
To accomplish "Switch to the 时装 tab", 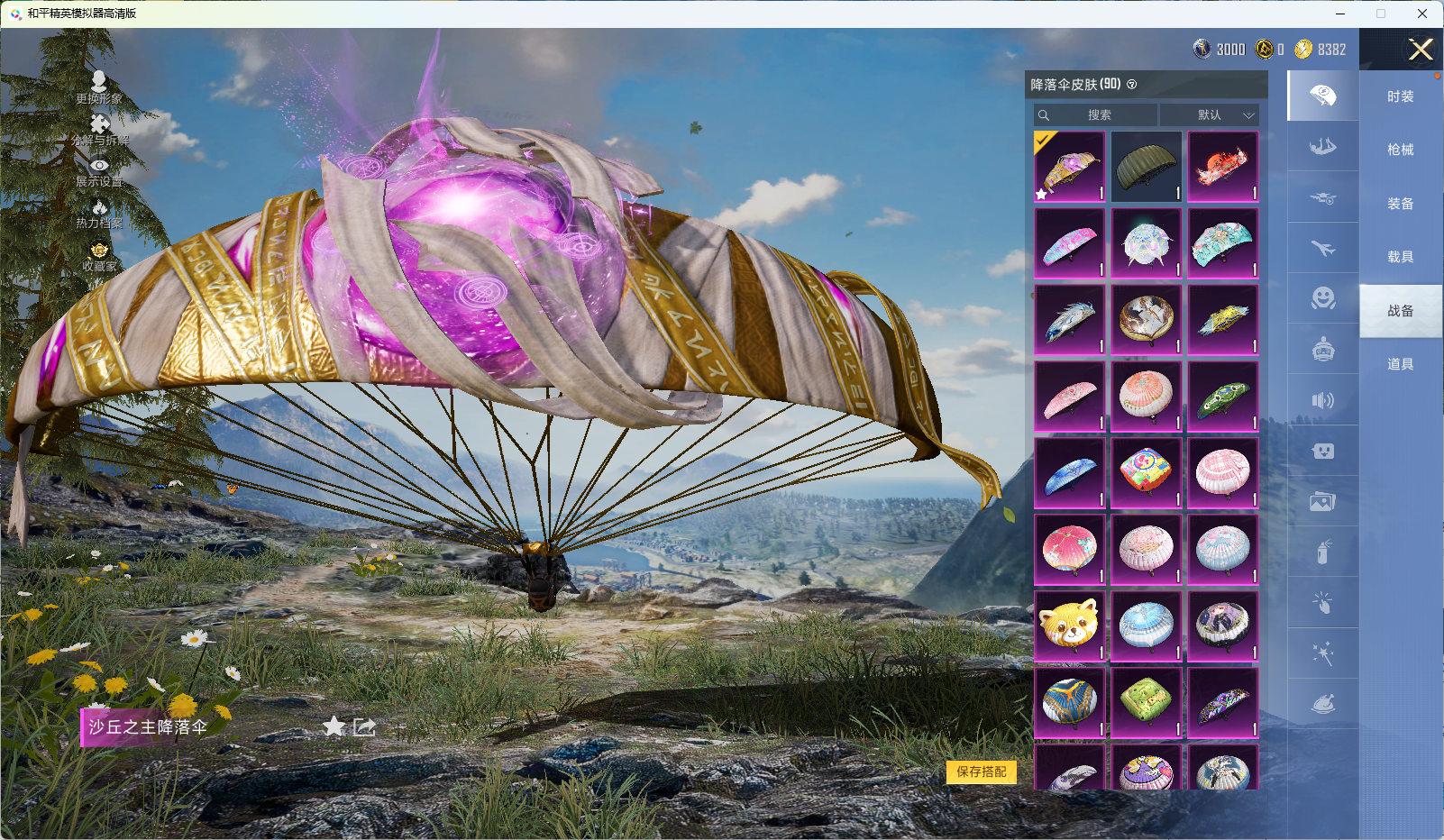I will click(x=1400, y=96).
